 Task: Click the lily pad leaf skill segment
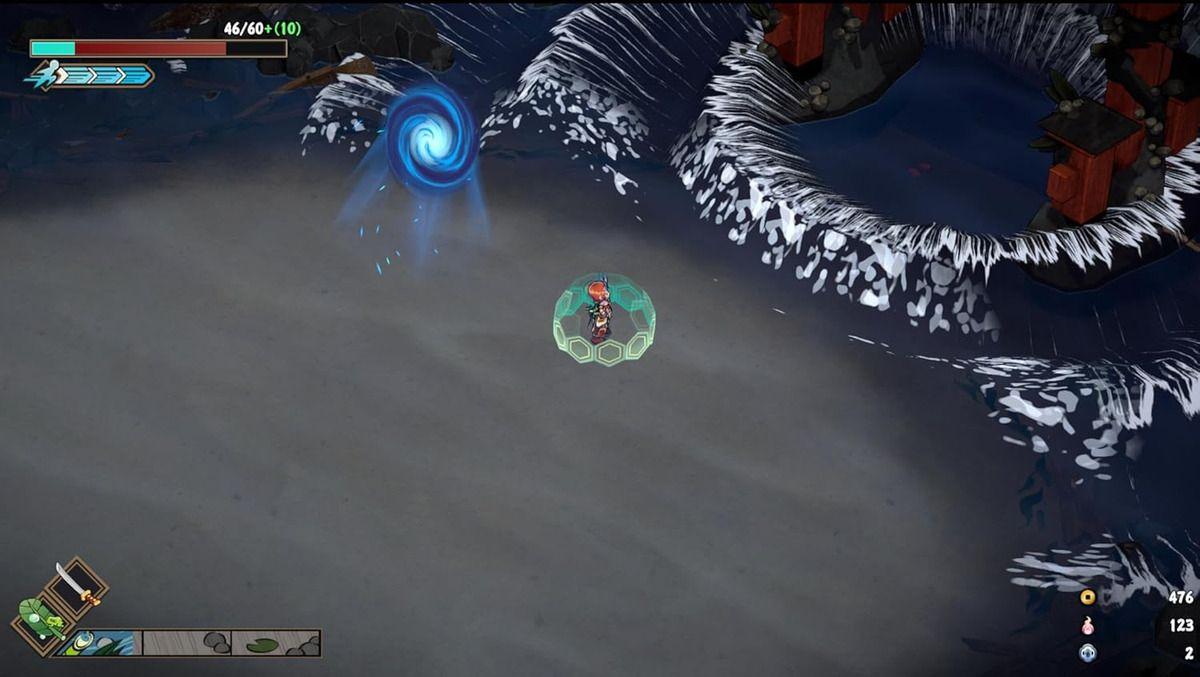pyautogui.click(x=276, y=643)
